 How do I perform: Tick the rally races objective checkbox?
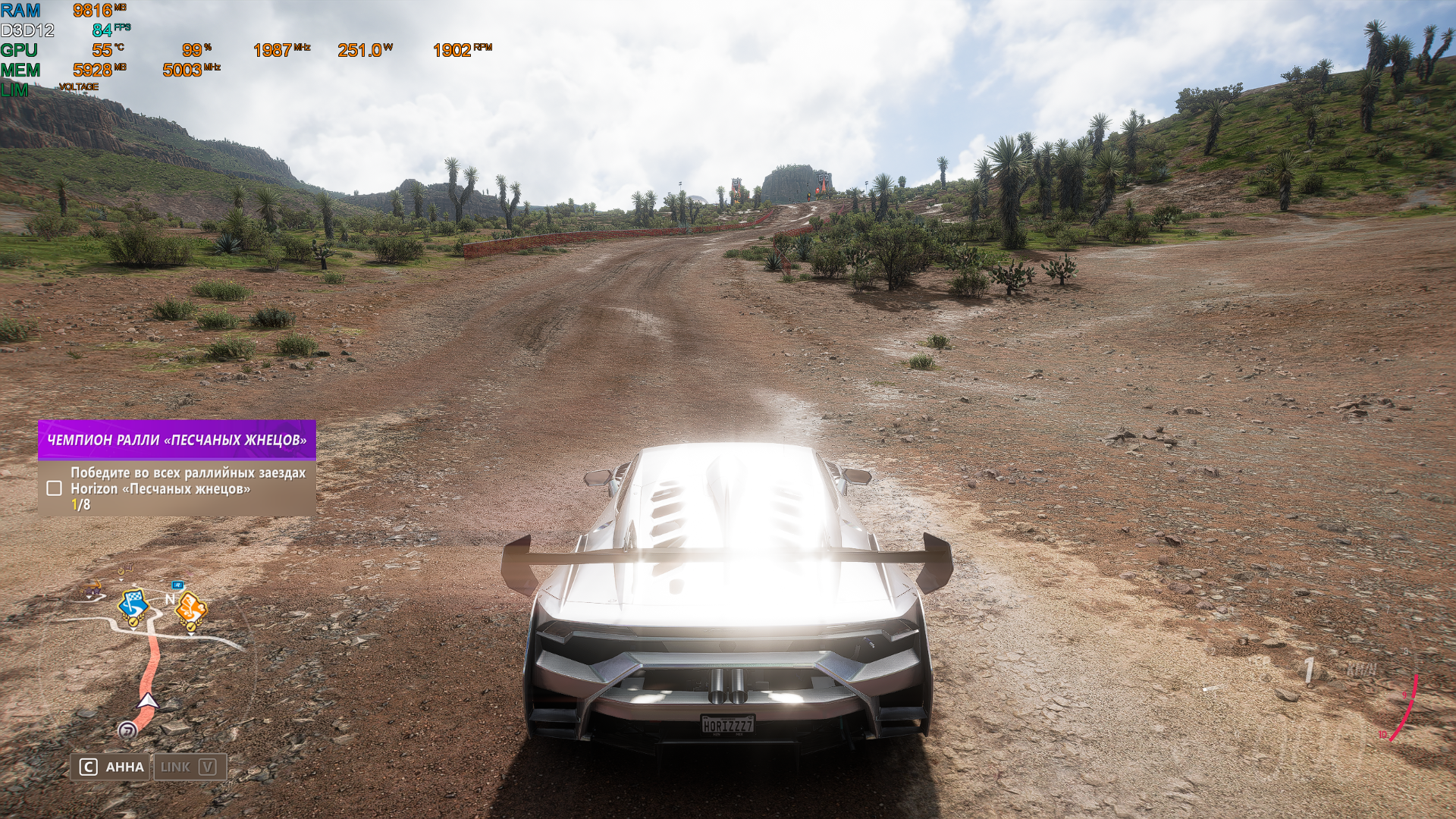coord(54,488)
